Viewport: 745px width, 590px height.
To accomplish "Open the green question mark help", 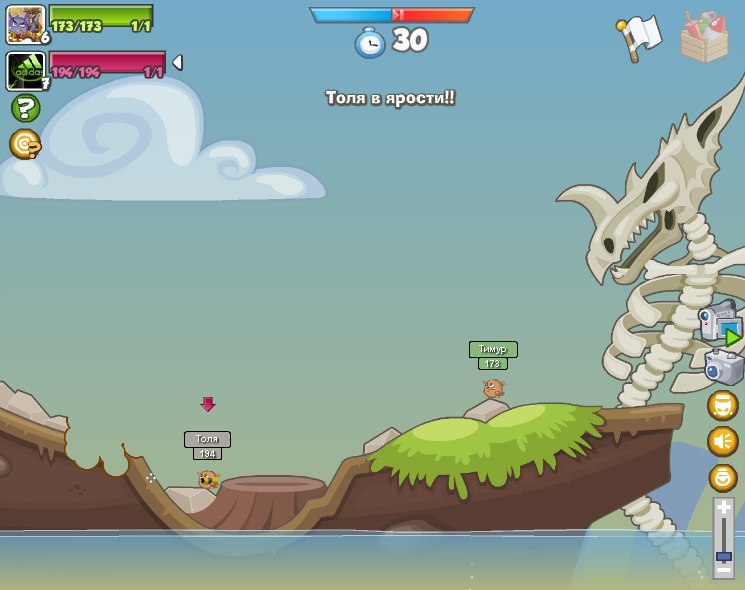I will 25,108.
